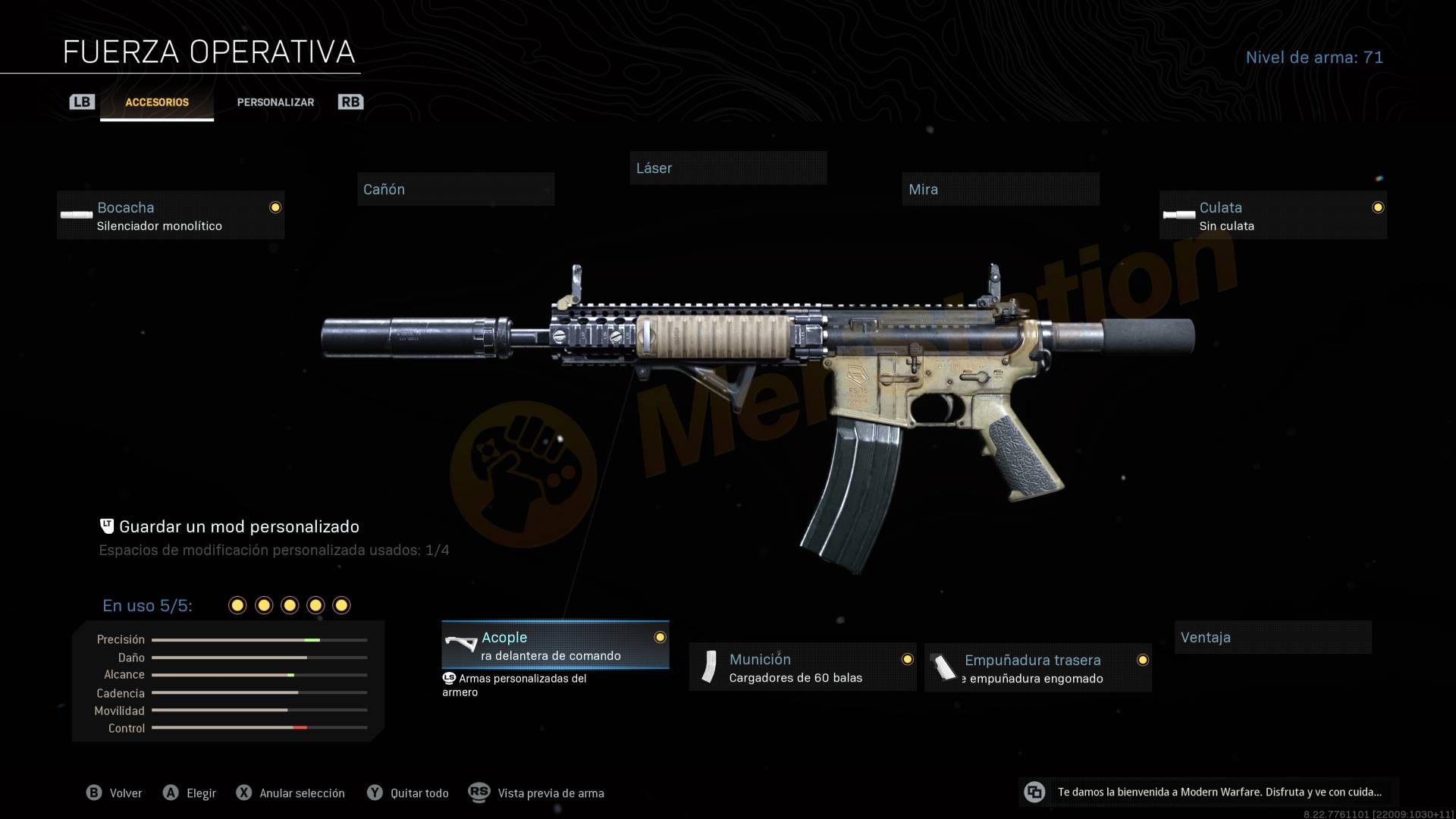Go back with the Volver option
1456x819 pixels.
pos(115,793)
